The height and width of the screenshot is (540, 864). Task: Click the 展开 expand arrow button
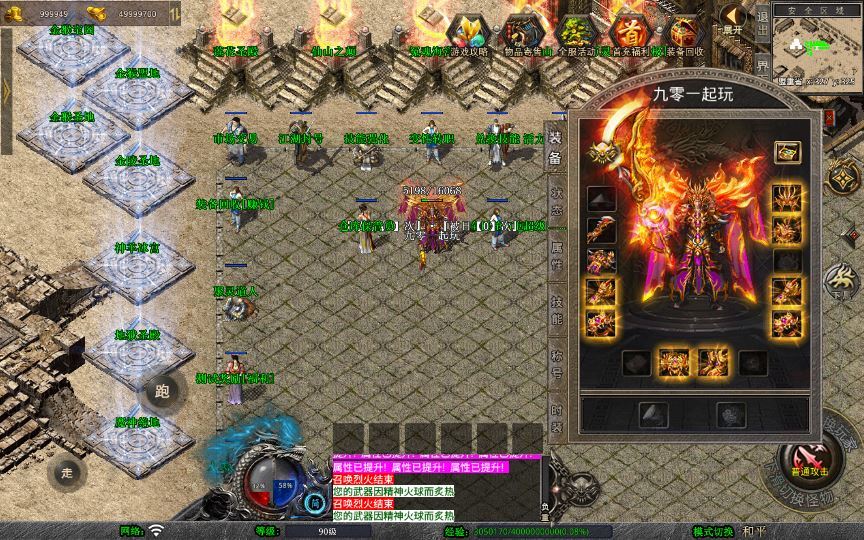[733, 20]
